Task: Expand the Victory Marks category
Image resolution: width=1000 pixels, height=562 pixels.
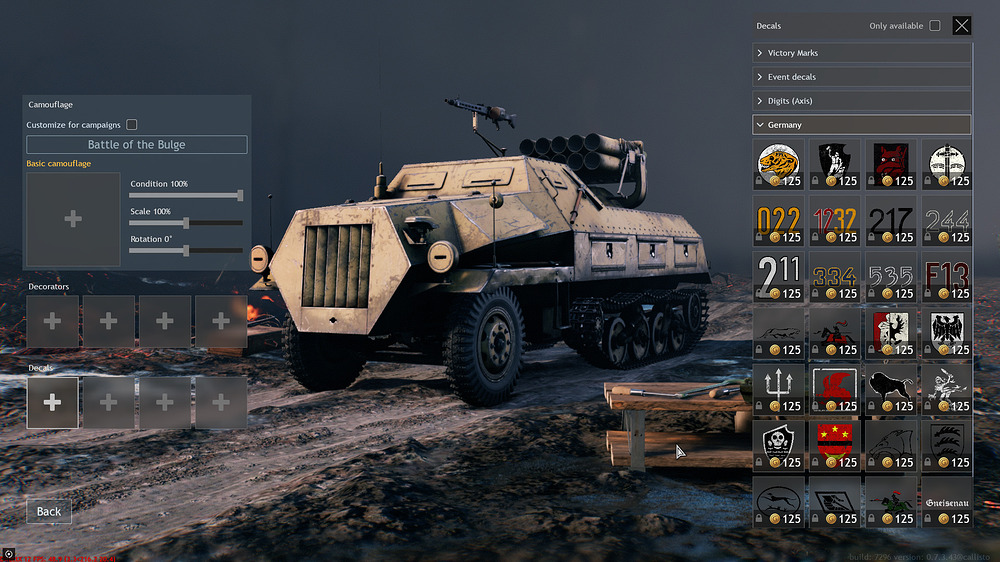Action: 861,53
